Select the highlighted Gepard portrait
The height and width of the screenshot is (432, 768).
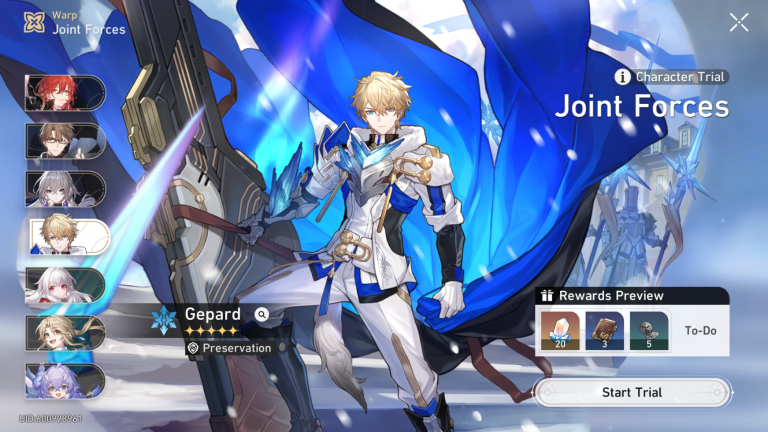click(67, 237)
